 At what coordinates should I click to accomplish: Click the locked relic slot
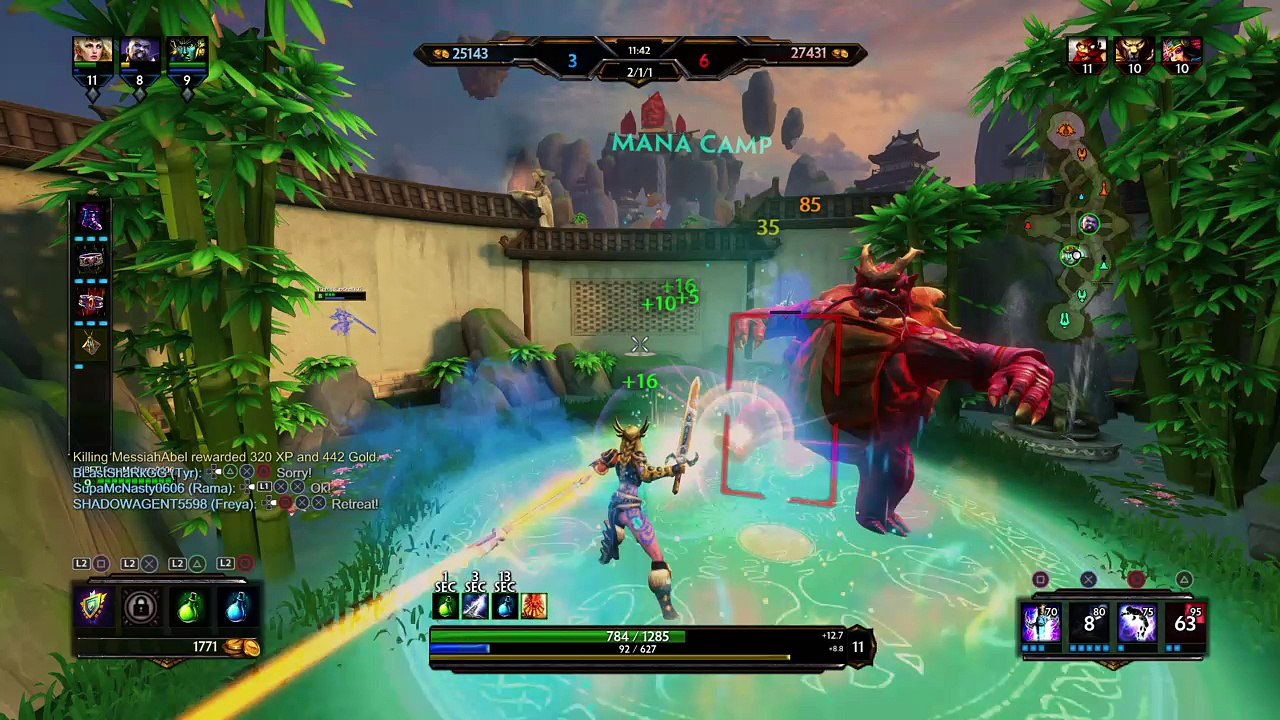point(141,607)
